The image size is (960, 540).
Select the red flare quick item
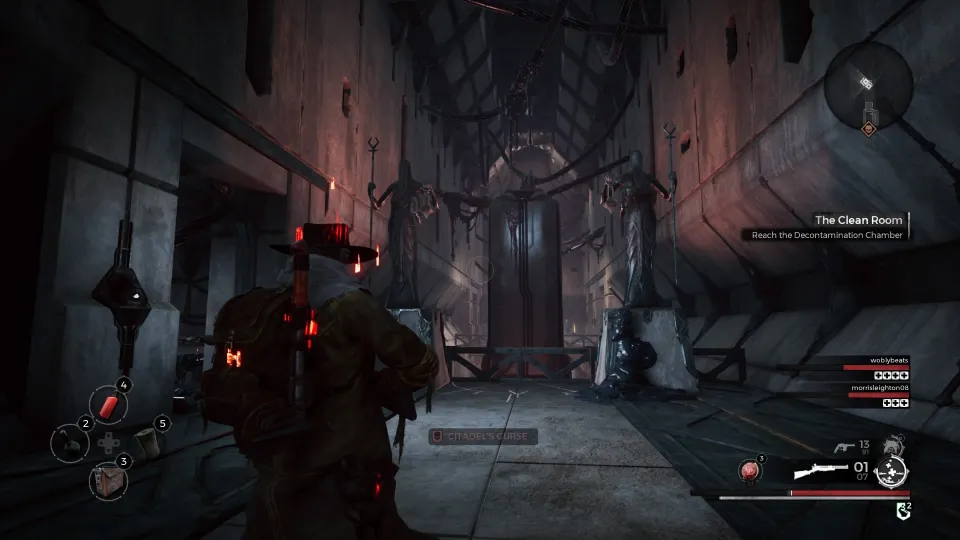click(x=108, y=404)
